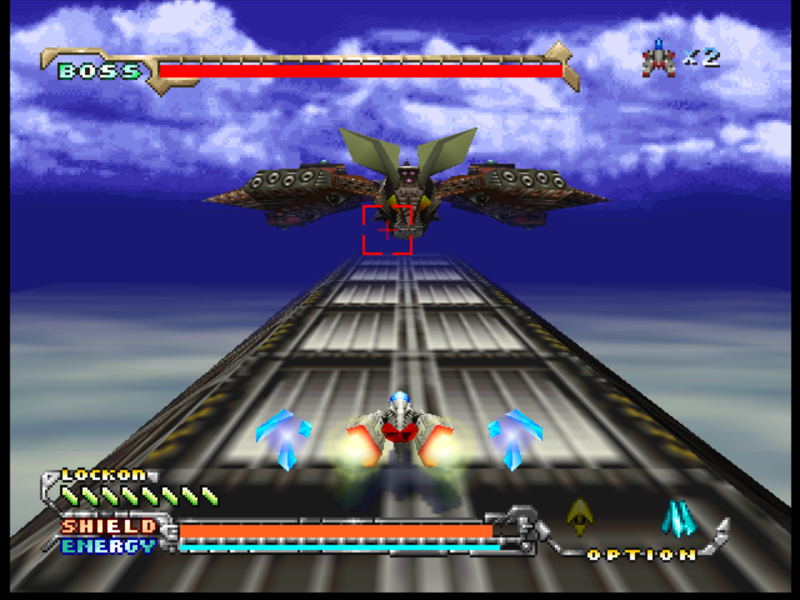The image size is (800, 600).
Task: Click the remaining lives ship icon
Action: (659, 58)
